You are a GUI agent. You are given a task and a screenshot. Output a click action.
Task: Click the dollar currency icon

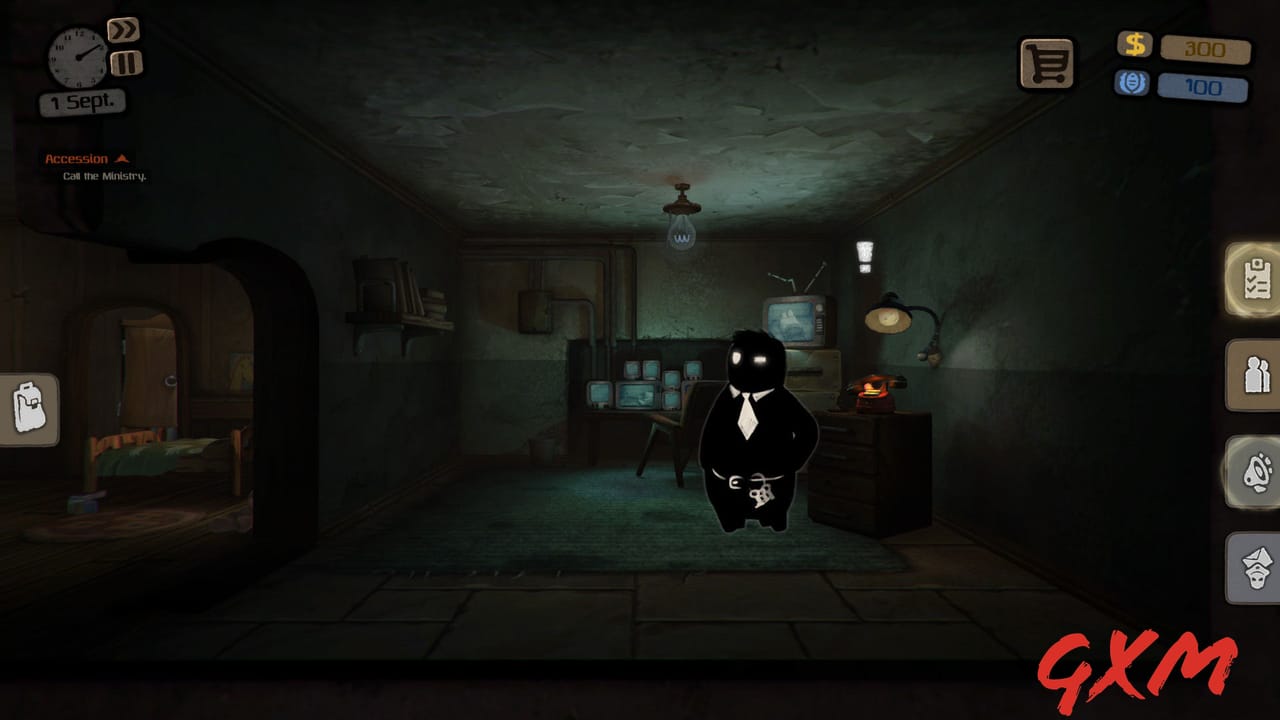tap(1133, 44)
